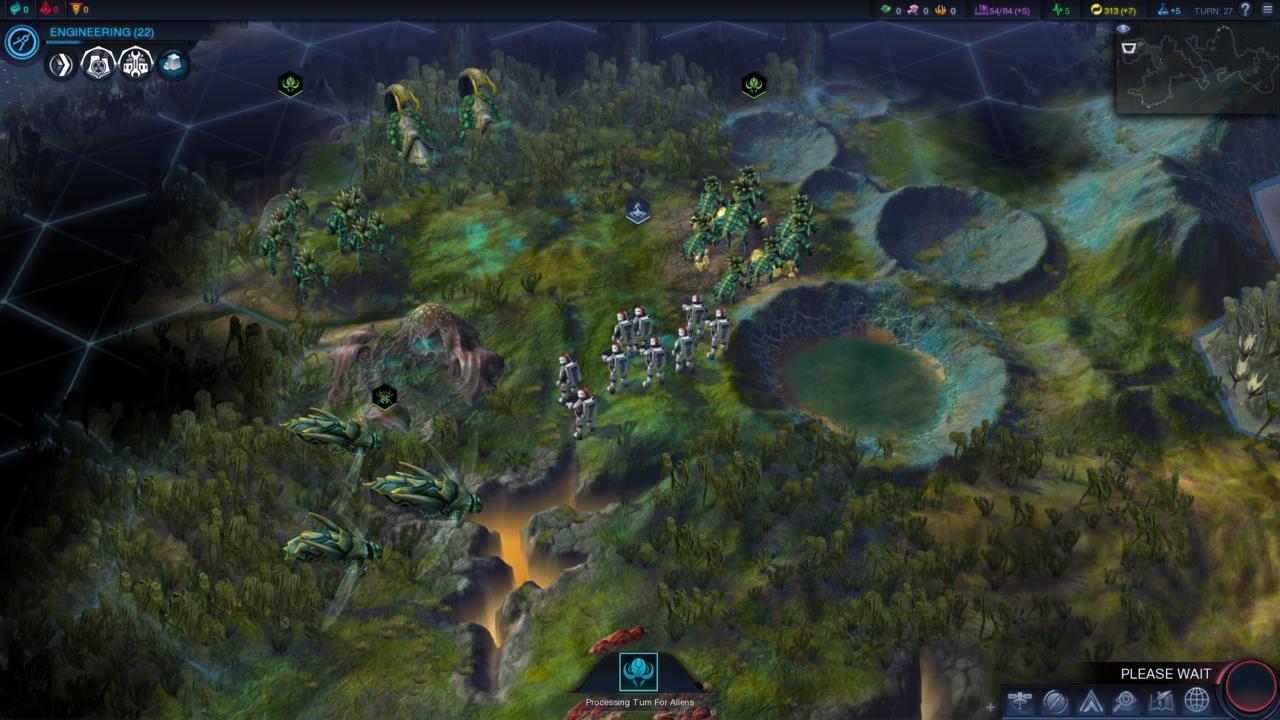Image resolution: width=1280 pixels, height=720 pixels.
Task: Select the wrench workshop building icon
Action: click(136, 65)
